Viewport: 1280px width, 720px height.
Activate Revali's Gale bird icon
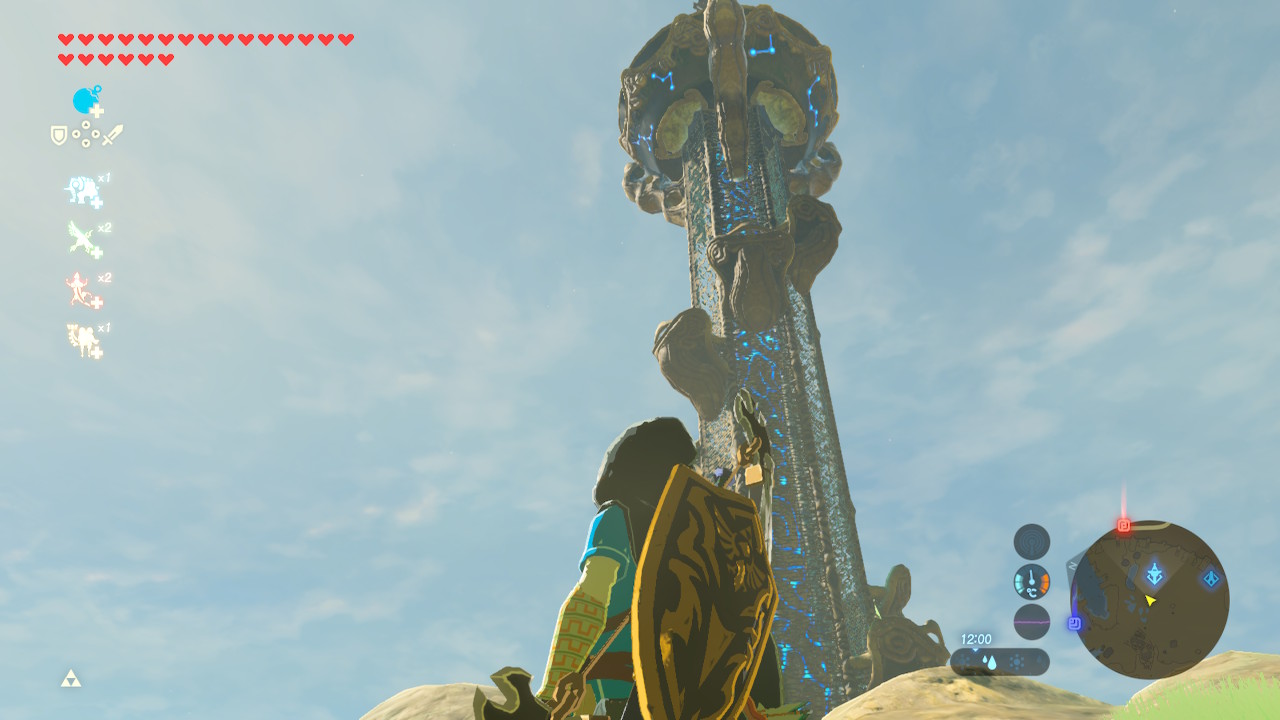[84, 240]
